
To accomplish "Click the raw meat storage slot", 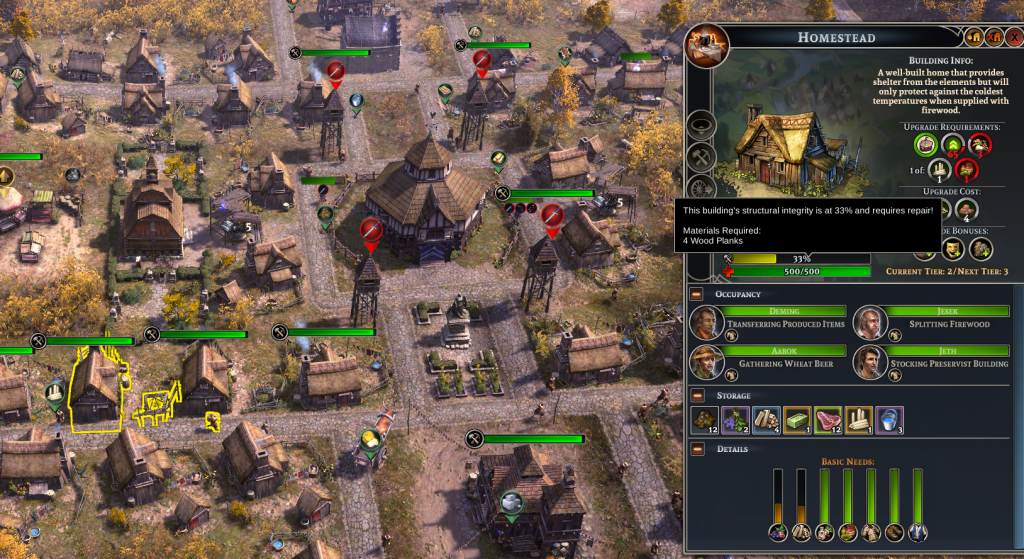I will tap(829, 421).
